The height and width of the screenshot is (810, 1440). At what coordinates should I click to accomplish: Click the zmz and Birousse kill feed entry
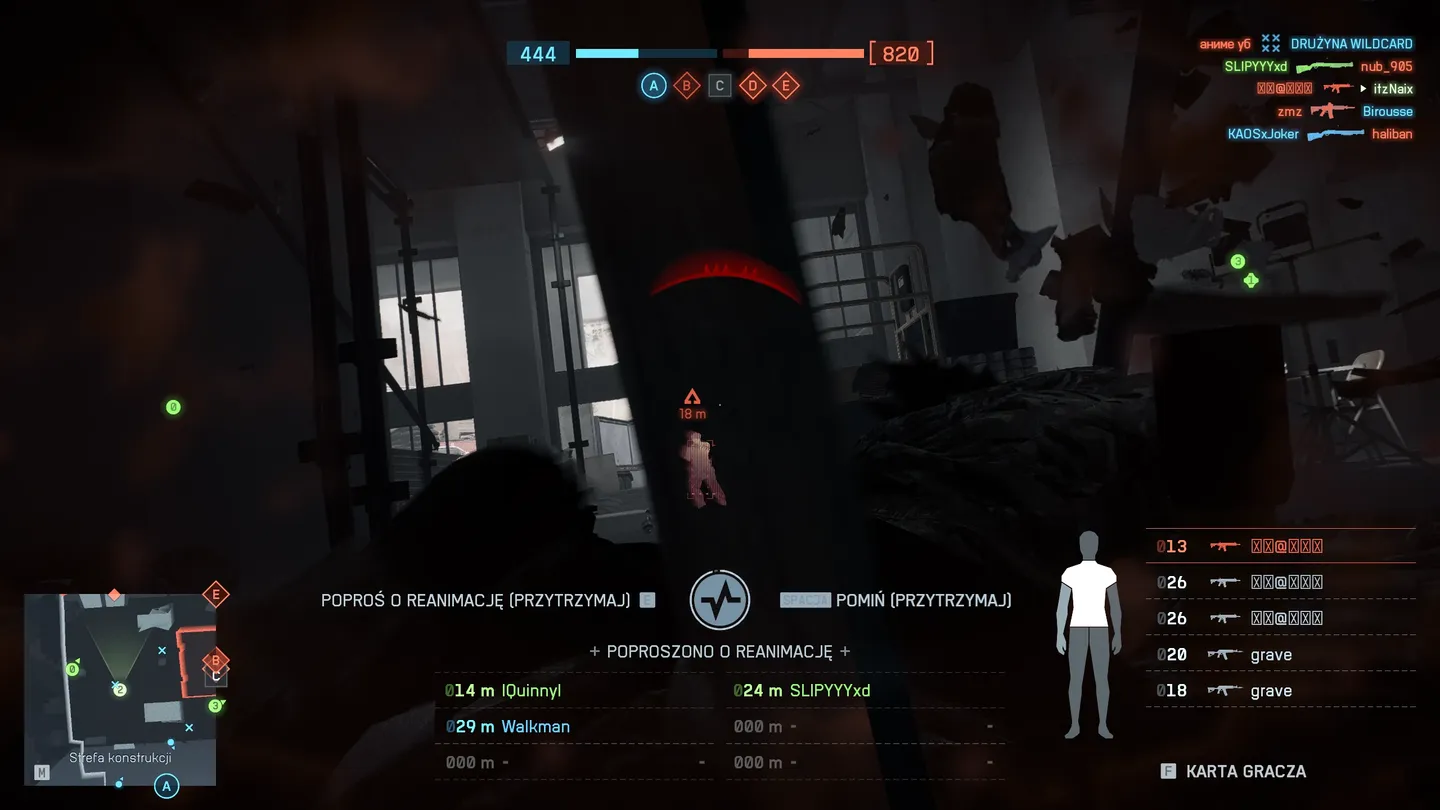[1345, 111]
